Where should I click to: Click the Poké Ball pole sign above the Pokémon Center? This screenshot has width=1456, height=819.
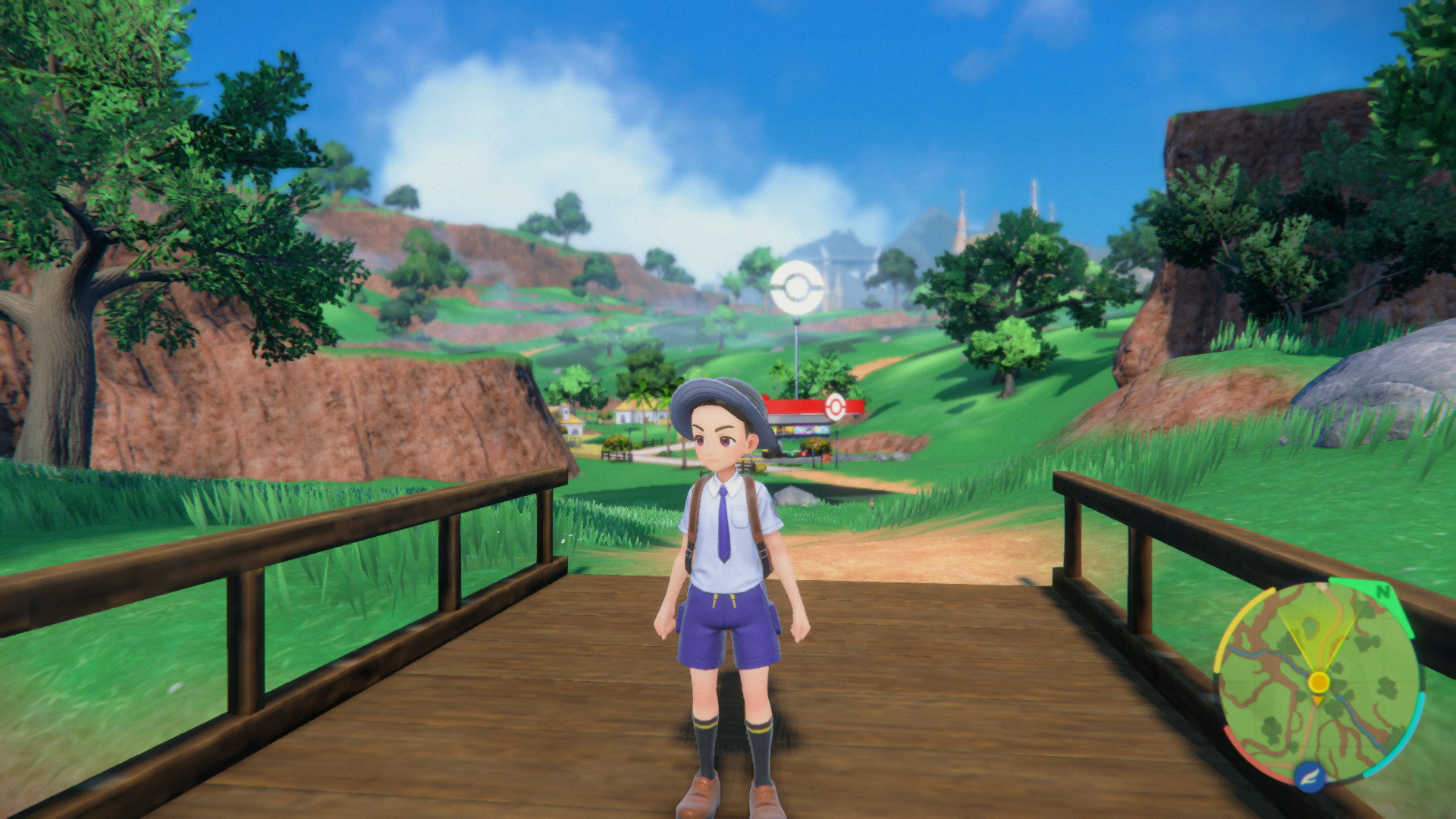pyautogui.click(x=797, y=286)
